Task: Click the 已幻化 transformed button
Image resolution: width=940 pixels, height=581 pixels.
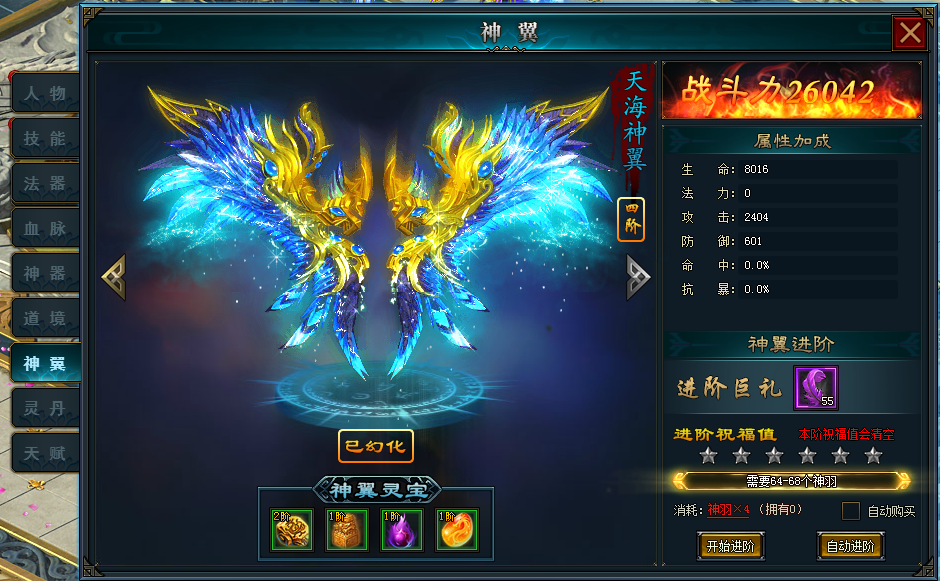Action: coord(375,446)
